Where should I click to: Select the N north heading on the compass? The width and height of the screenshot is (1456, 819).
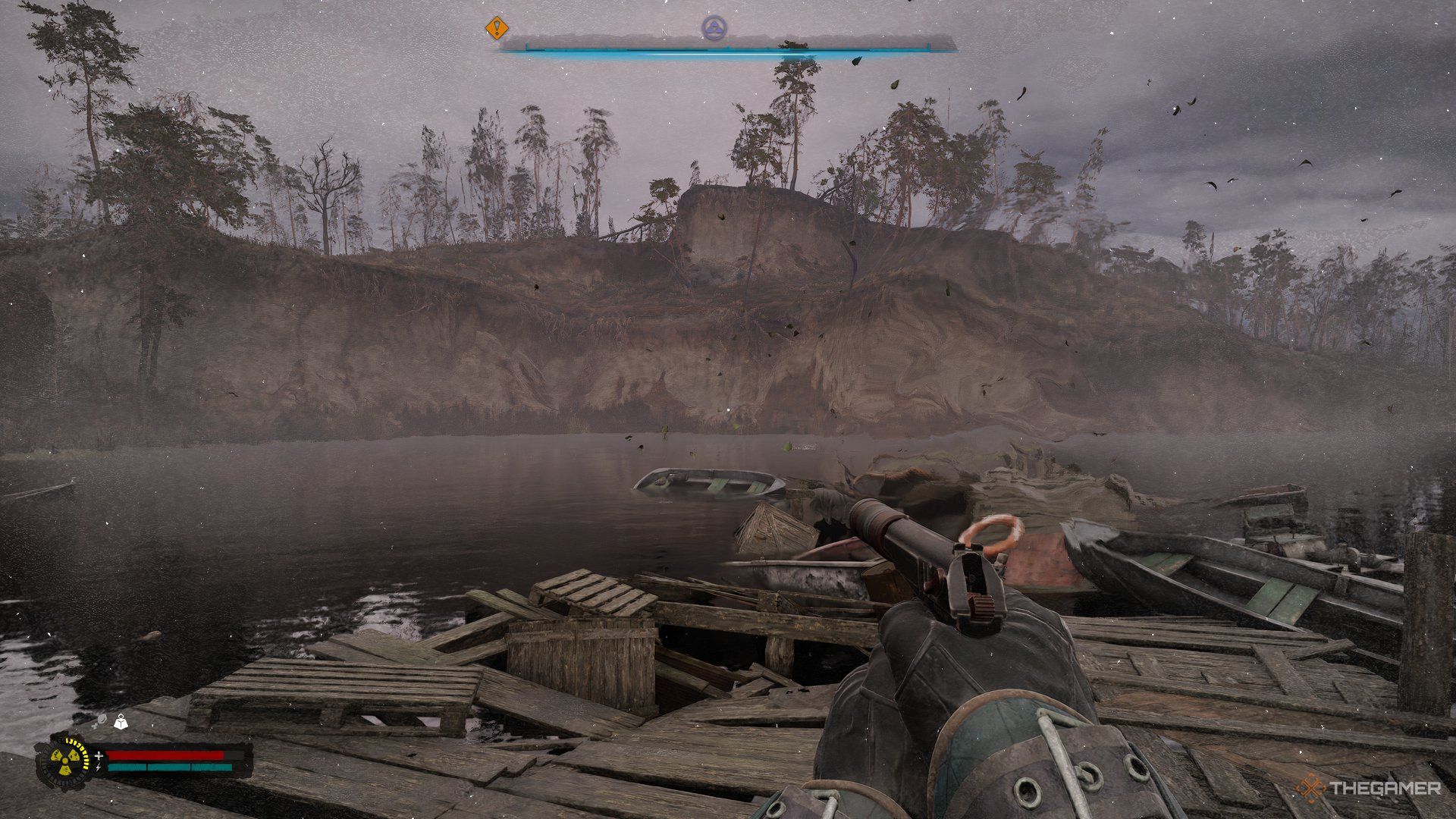[665, 31]
